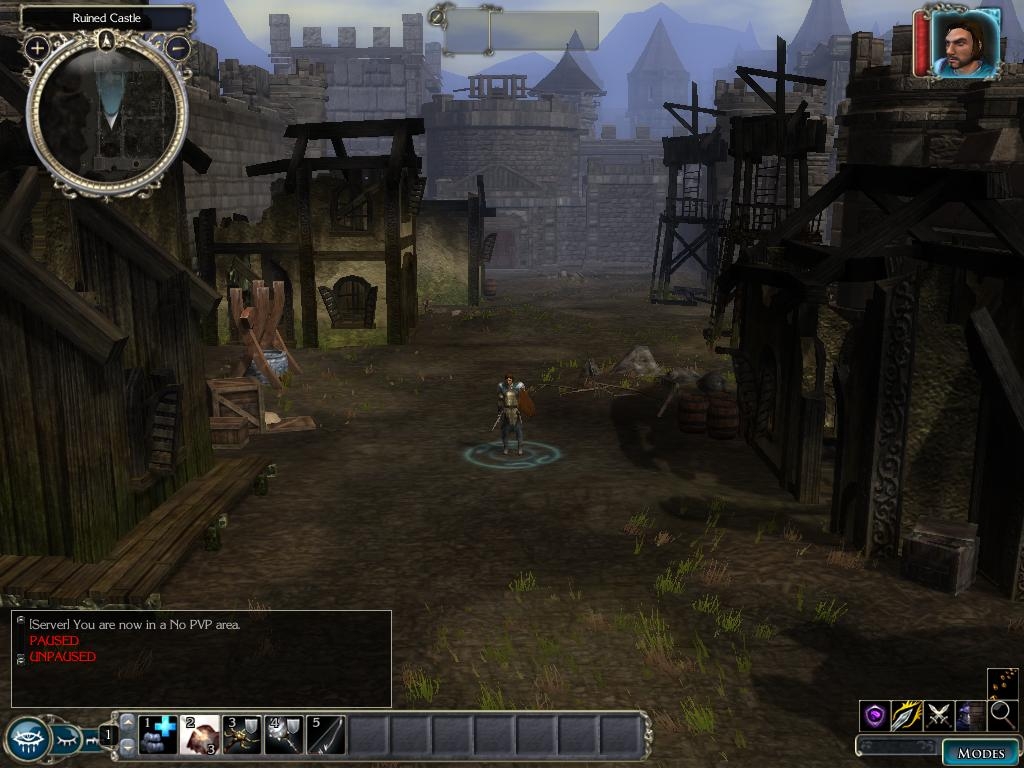Image resolution: width=1024 pixels, height=768 pixels.
Task: Use the blue cross healing item in slot 1
Action: (157, 735)
